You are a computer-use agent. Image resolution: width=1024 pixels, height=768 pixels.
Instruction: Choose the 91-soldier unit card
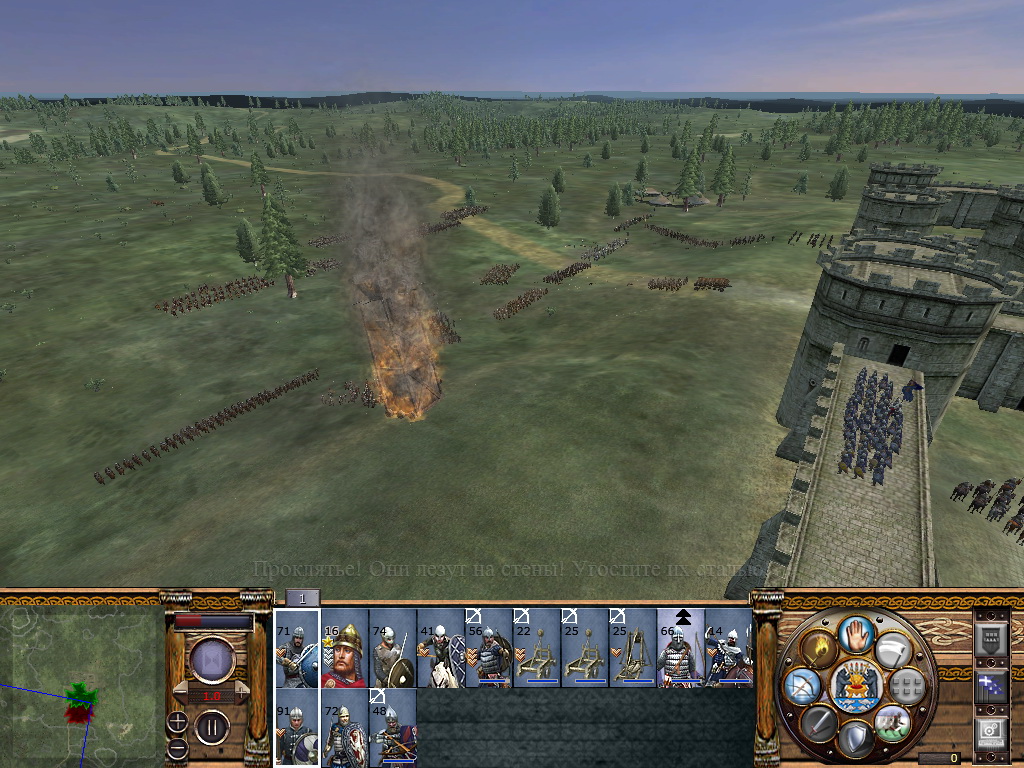pos(297,727)
